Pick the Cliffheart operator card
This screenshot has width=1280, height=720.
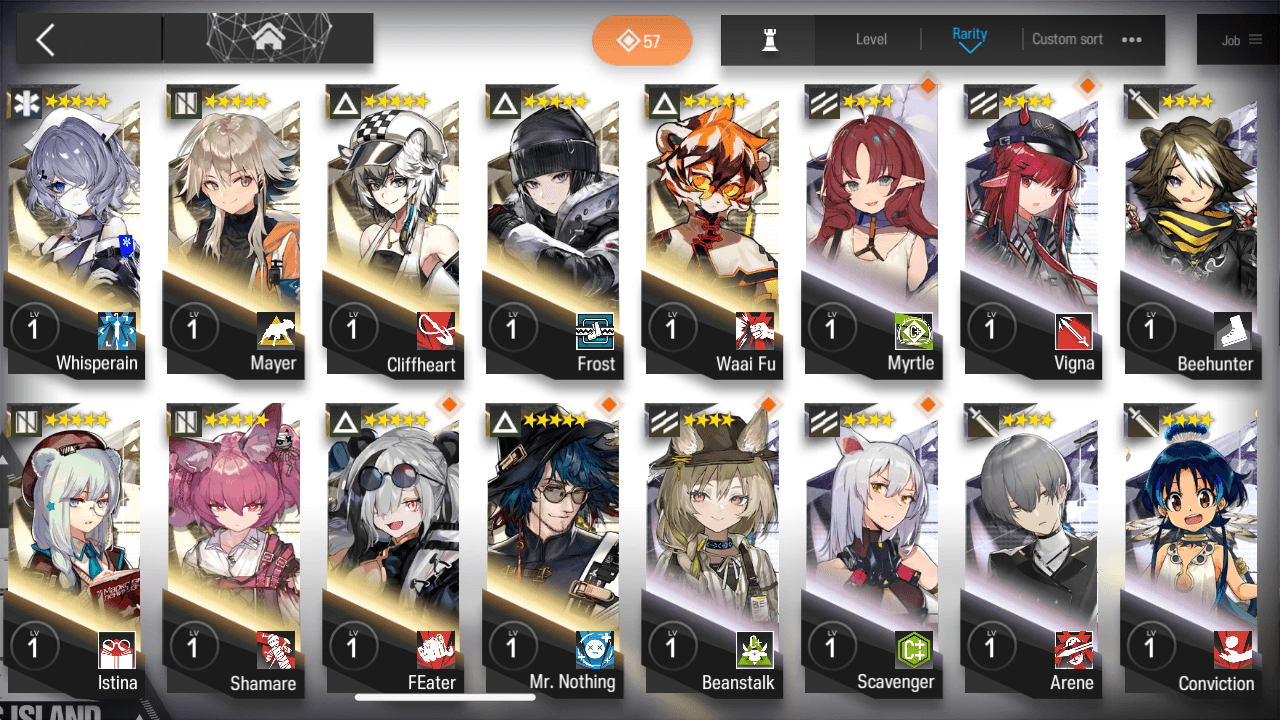click(x=394, y=230)
